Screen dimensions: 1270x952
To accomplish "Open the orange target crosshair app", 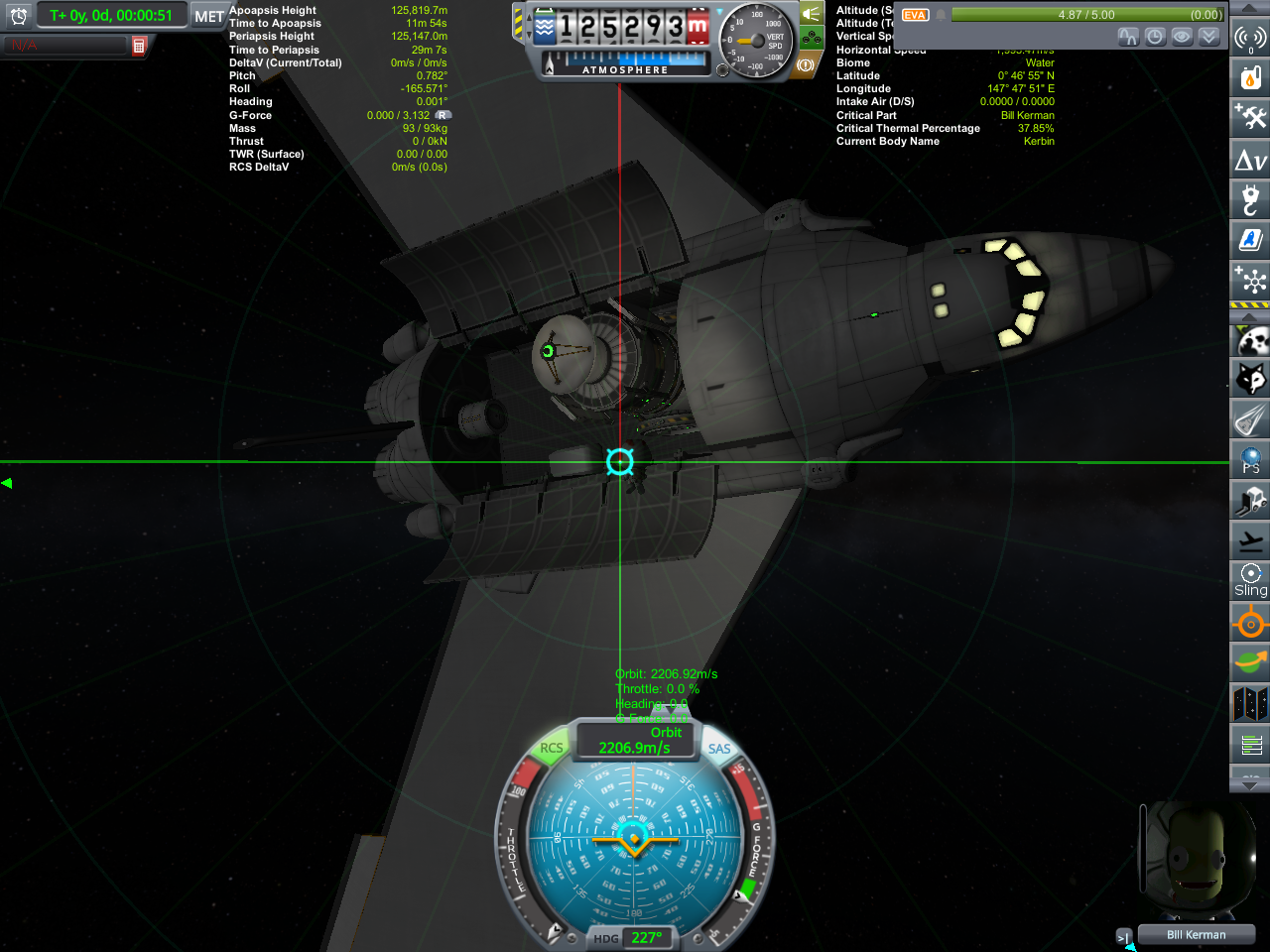I will tap(1250, 624).
